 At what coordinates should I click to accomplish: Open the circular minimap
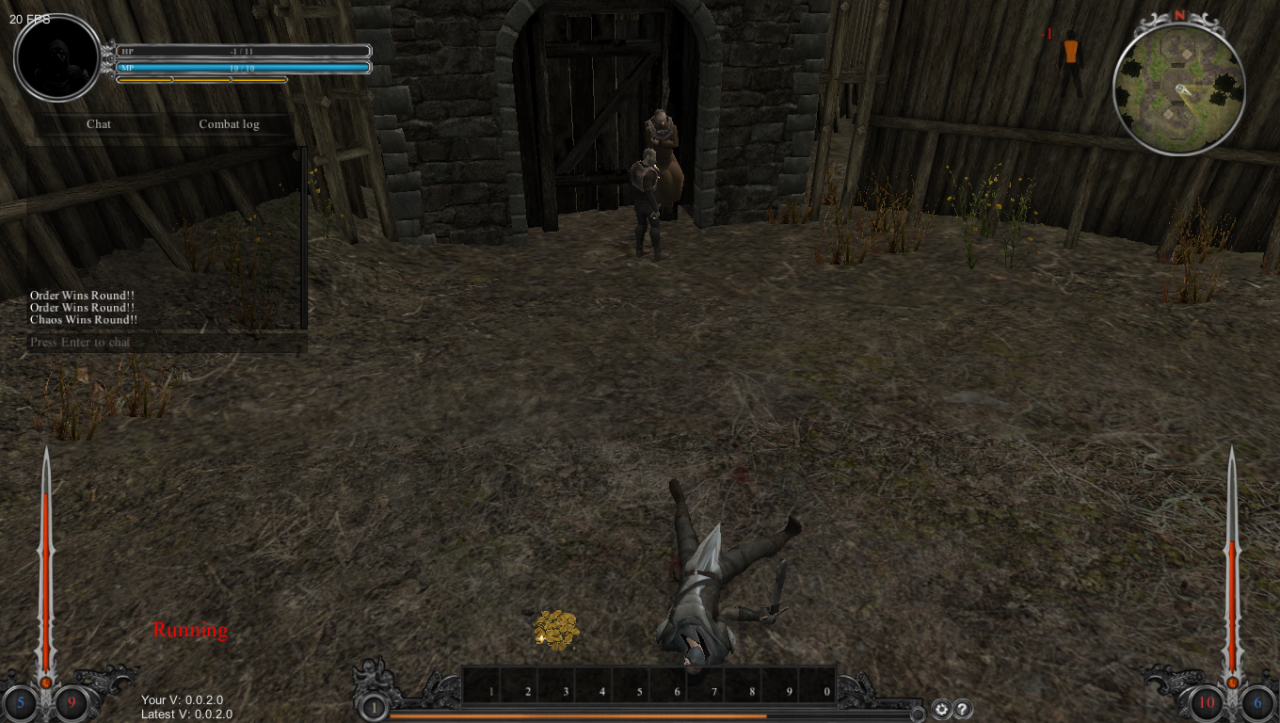coord(1179,90)
